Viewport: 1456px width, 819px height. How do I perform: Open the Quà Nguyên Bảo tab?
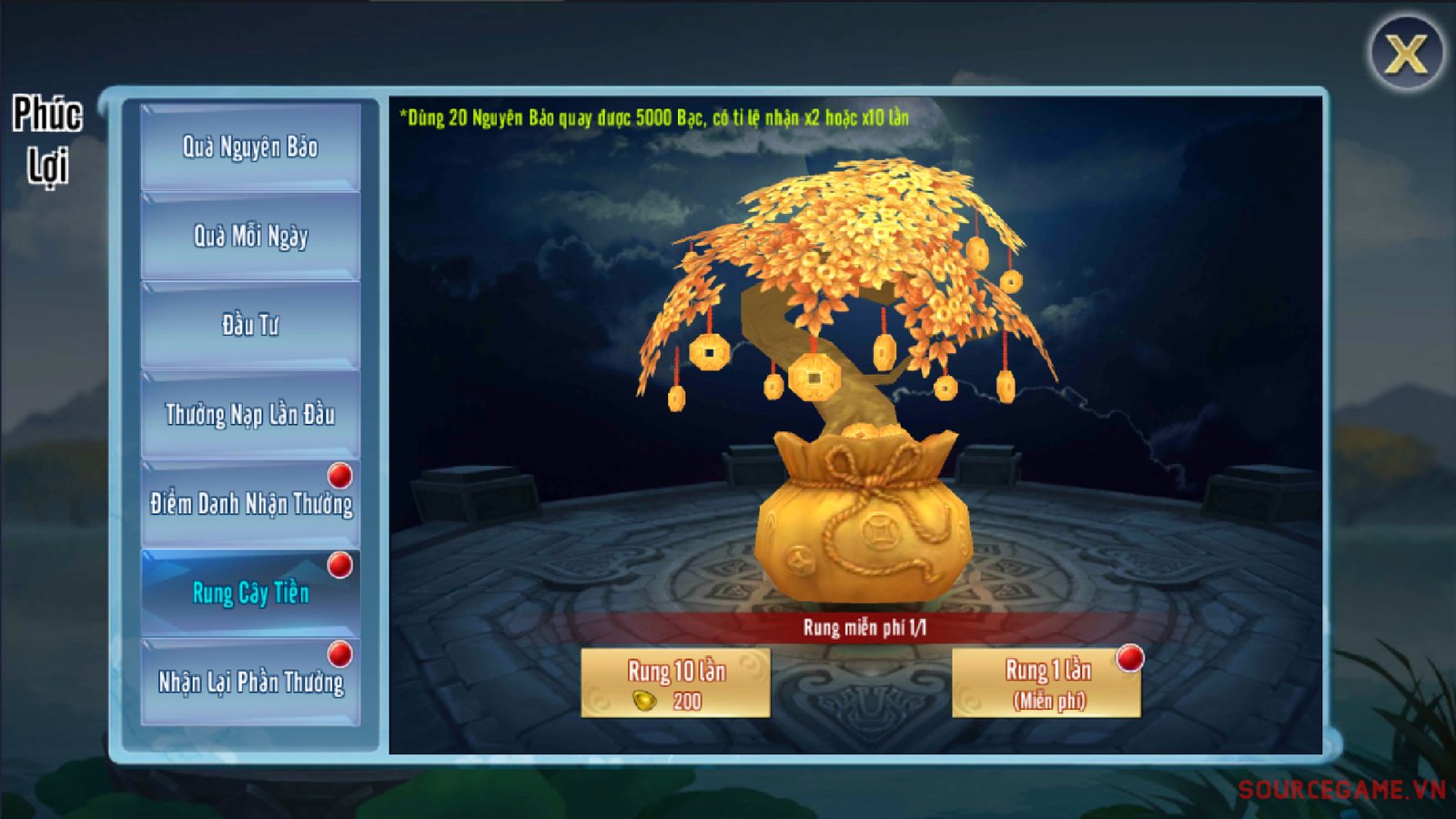point(250,147)
